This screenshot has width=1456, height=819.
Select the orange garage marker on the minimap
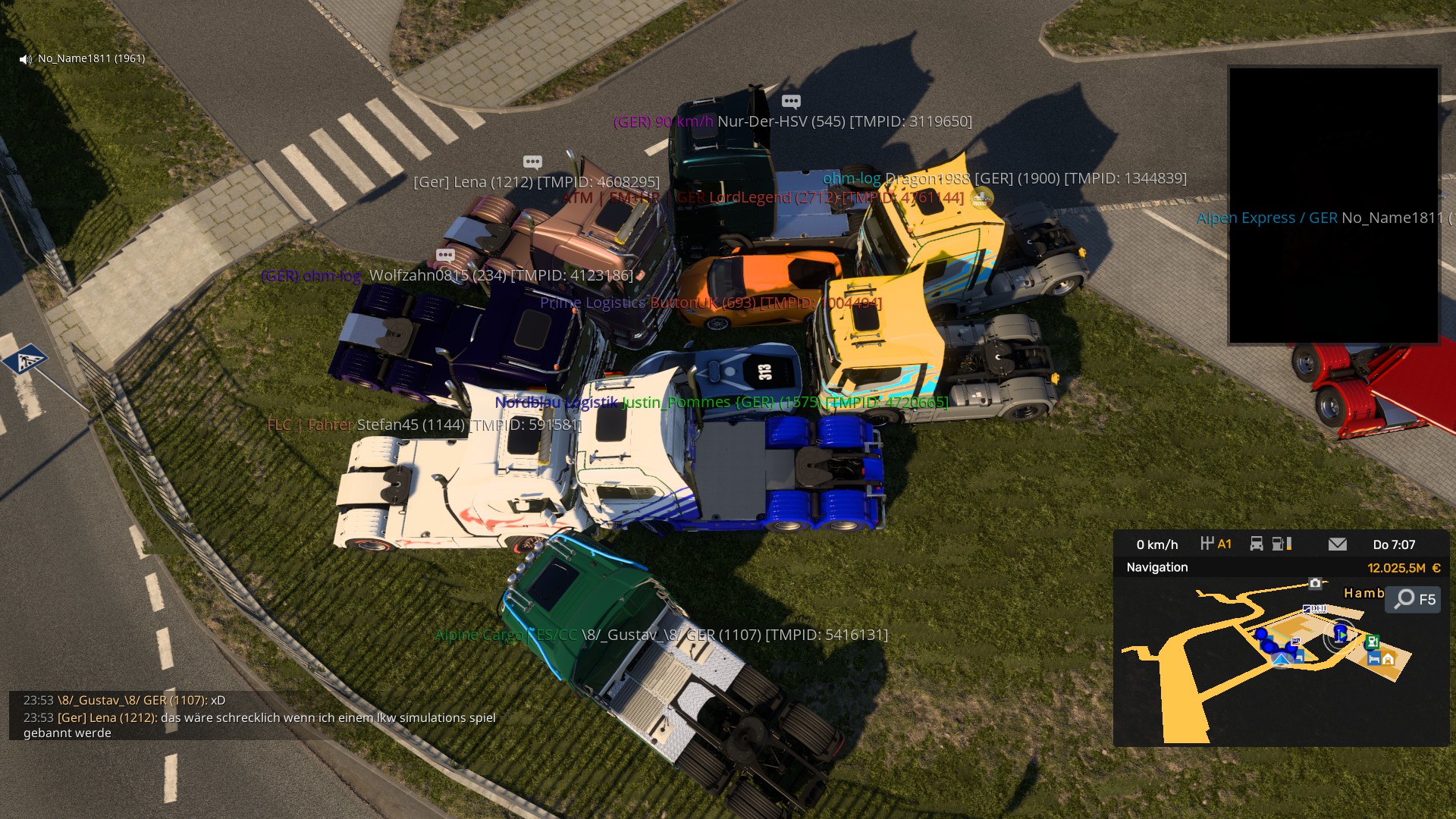(1389, 658)
